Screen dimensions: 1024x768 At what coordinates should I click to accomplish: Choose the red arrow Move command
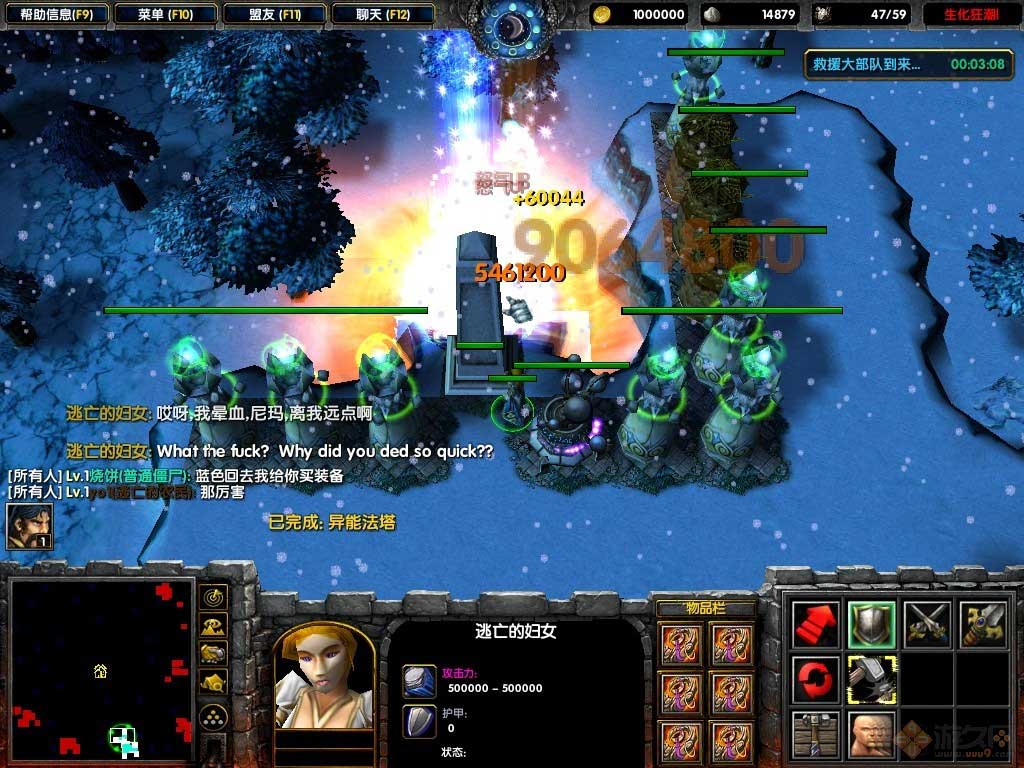coord(816,624)
